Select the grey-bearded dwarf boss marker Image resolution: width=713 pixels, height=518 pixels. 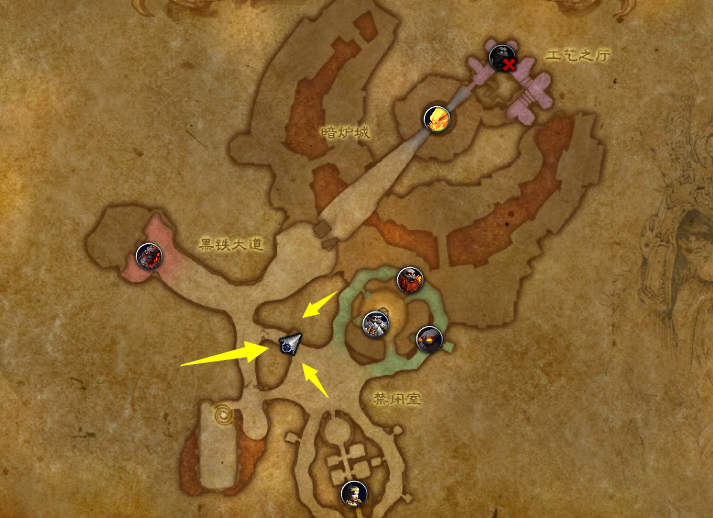click(x=375, y=325)
